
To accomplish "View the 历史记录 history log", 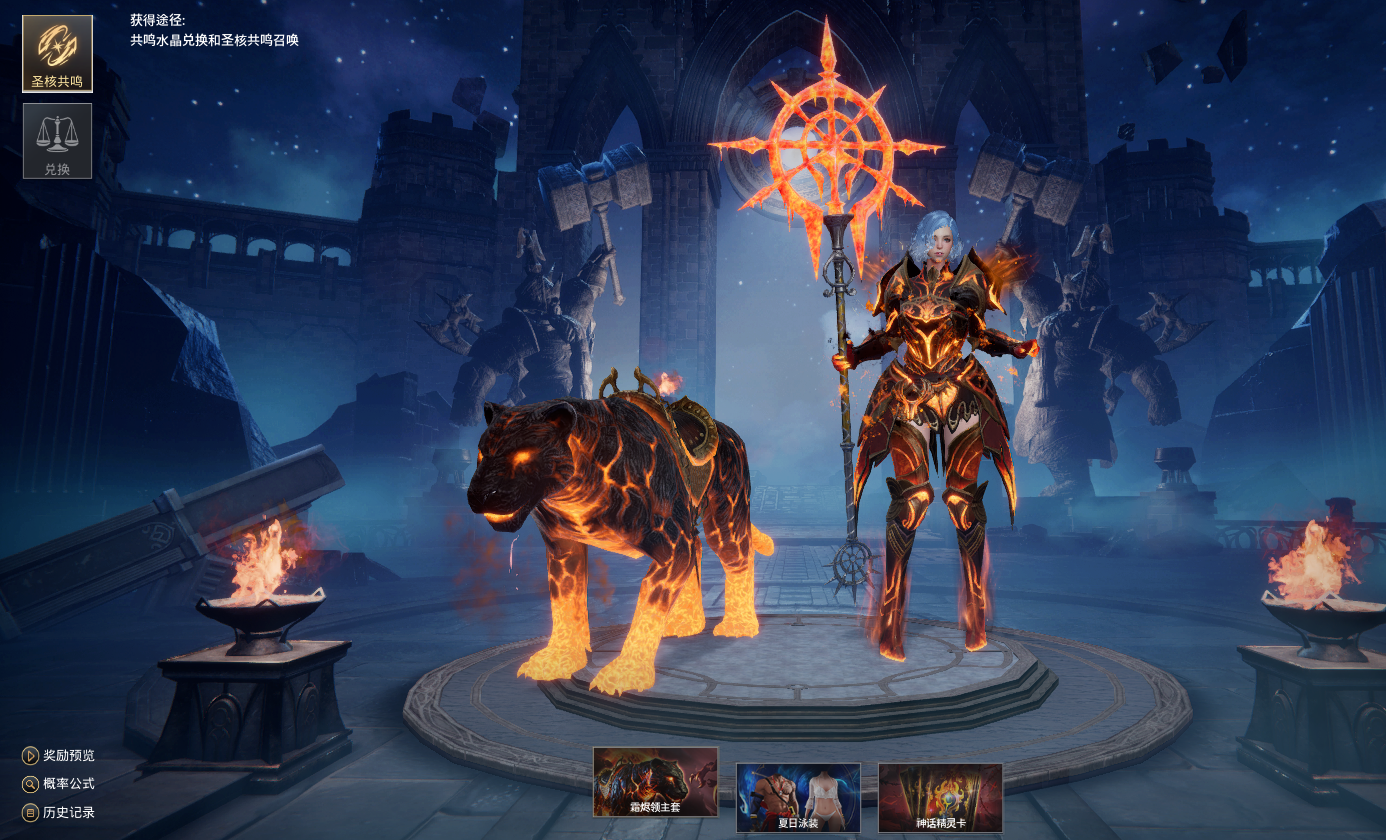I will tap(59, 812).
